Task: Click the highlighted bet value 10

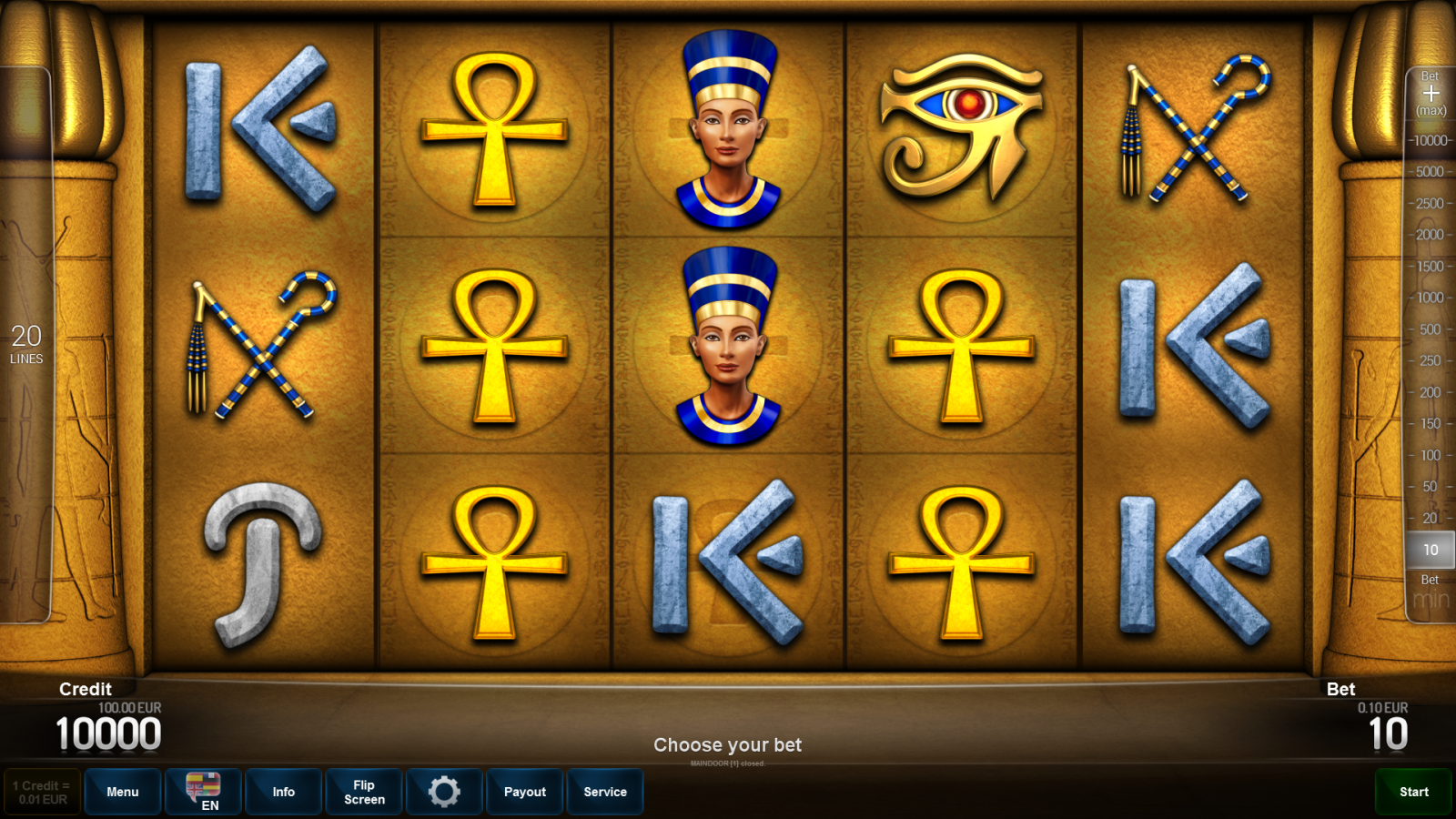Action: tap(1431, 550)
